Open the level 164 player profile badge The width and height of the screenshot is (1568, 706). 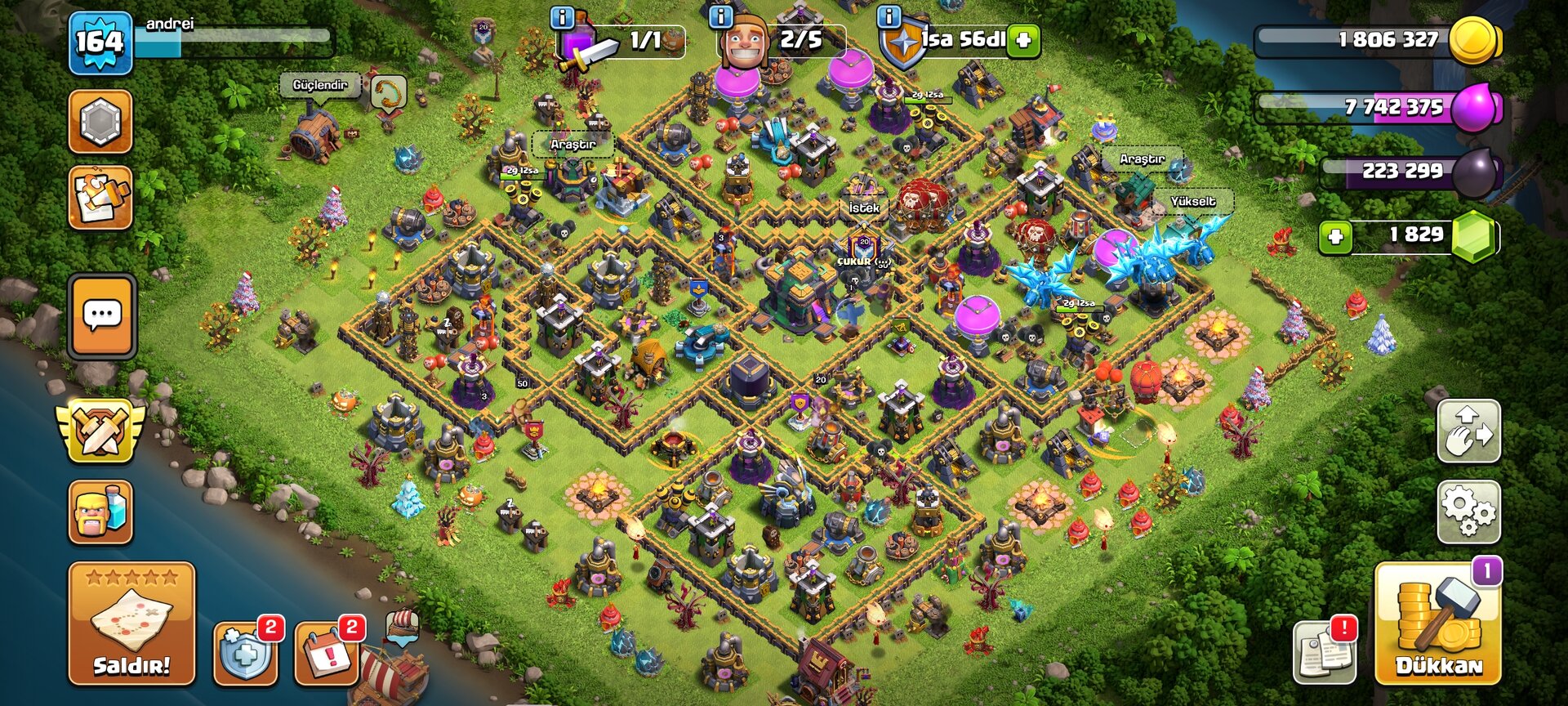tap(100, 42)
